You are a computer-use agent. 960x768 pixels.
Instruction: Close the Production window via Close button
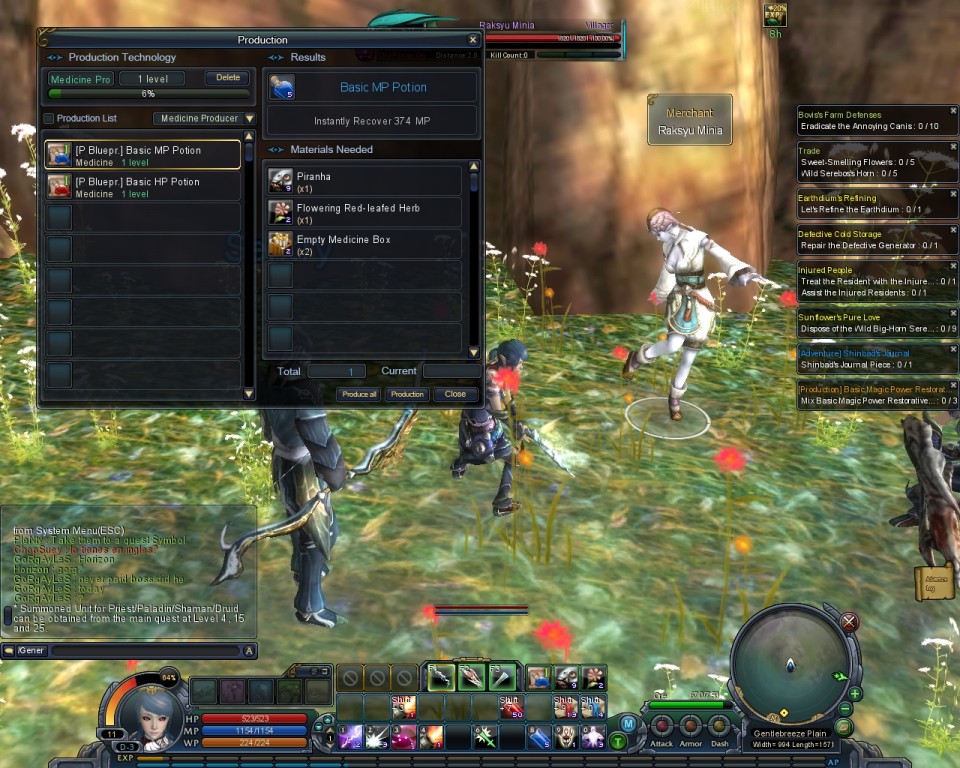coord(455,394)
